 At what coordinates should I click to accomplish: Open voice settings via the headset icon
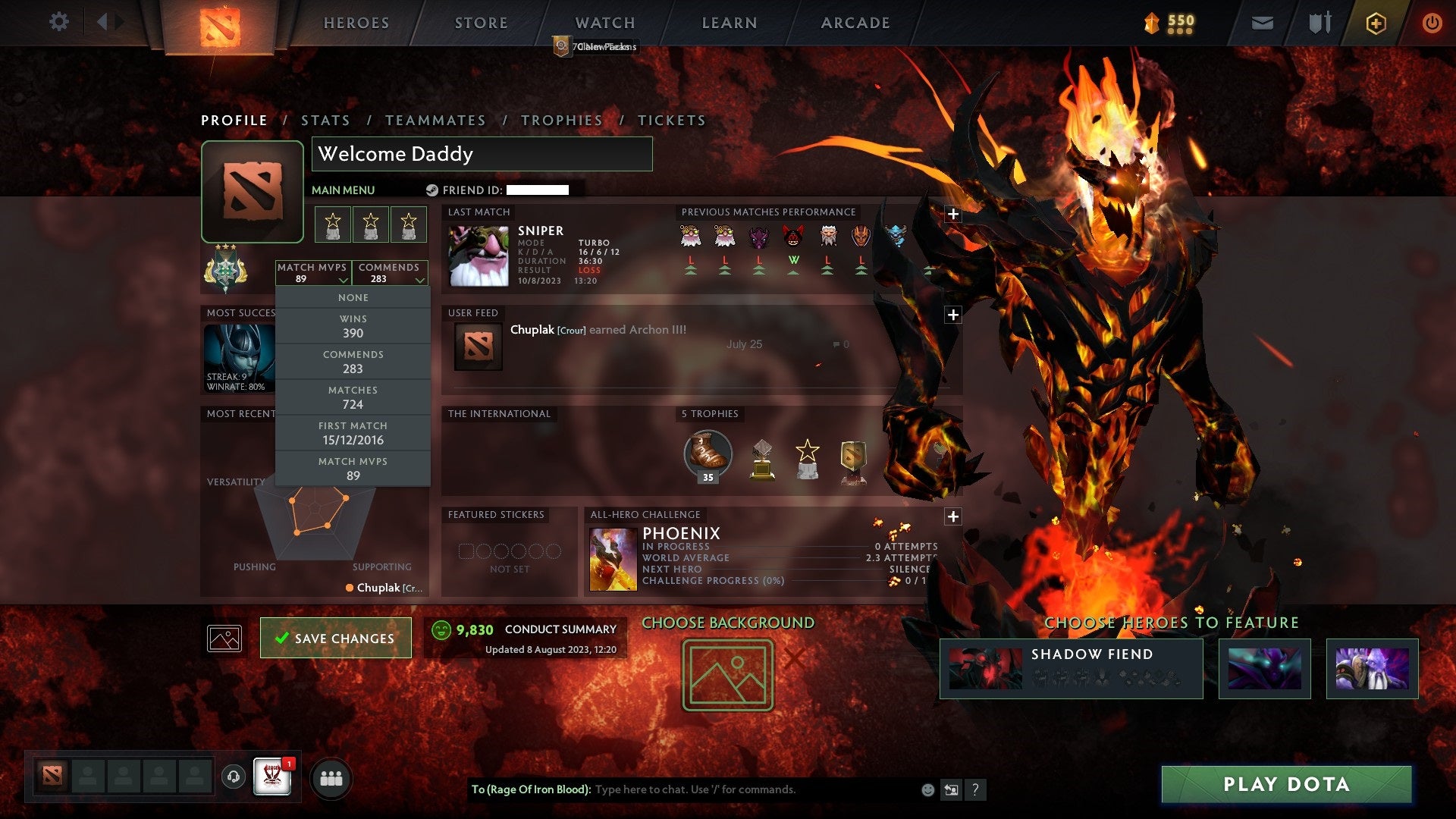(x=234, y=776)
